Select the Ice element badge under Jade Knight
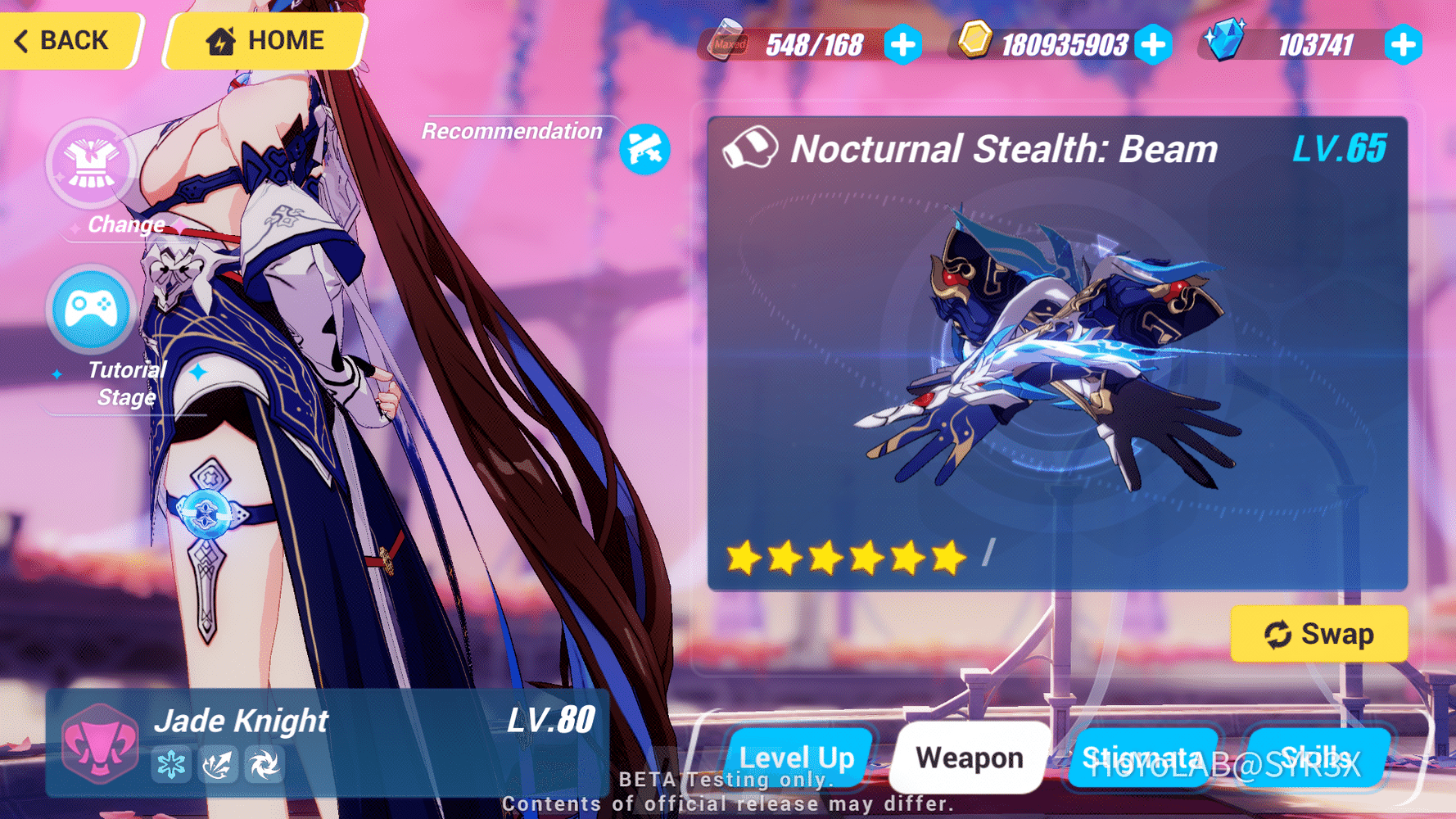This screenshot has height=819, width=1456. point(172,763)
